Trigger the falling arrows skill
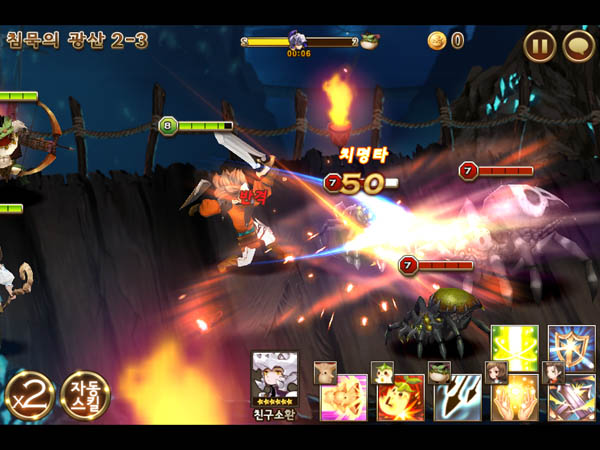This screenshot has height=450, width=600. [x=458, y=398]
